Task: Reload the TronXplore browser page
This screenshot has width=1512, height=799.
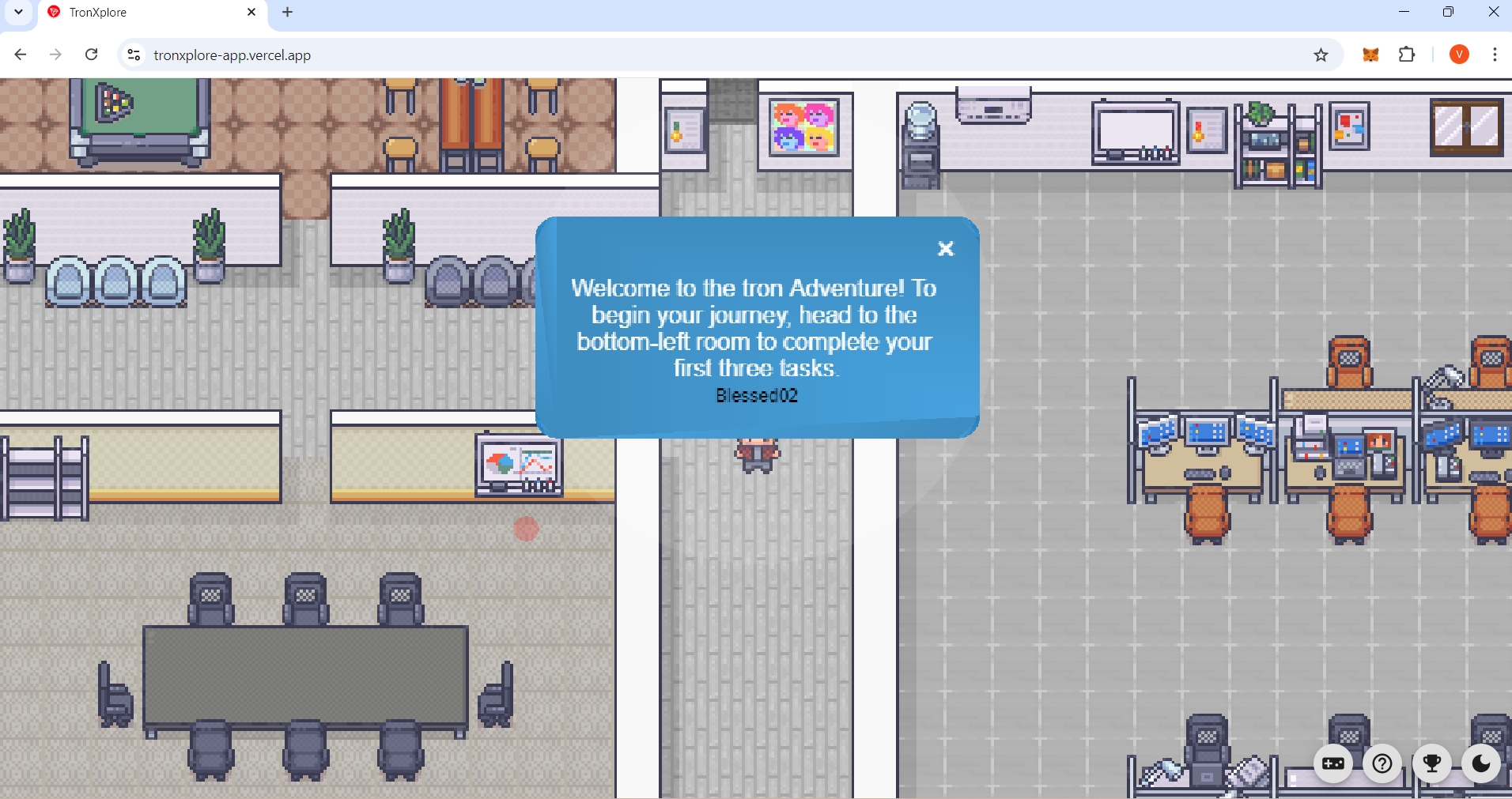Action: [92, 55]
